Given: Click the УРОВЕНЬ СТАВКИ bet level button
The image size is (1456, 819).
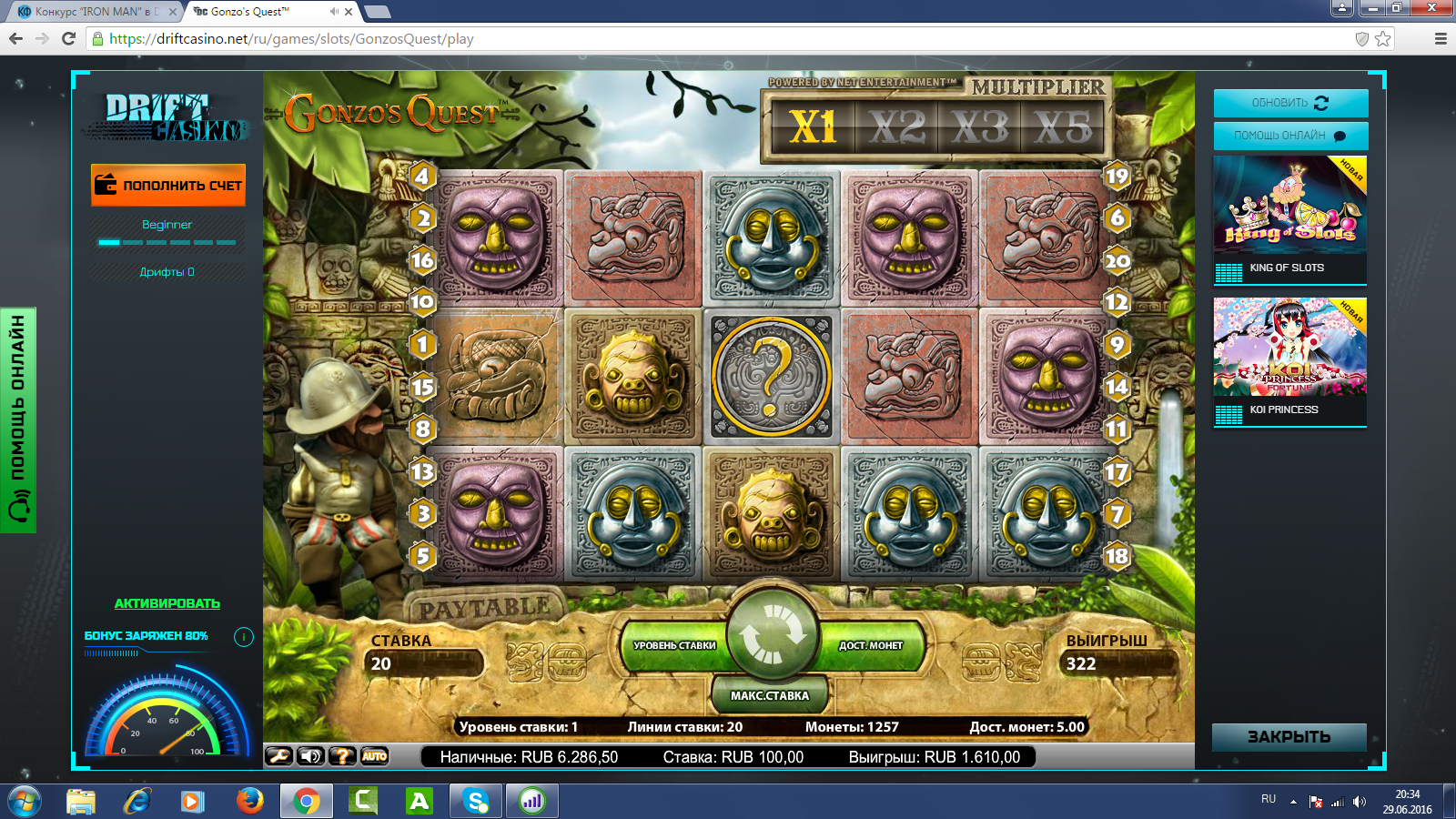Looking at the screenshot, I should [674, 645].
